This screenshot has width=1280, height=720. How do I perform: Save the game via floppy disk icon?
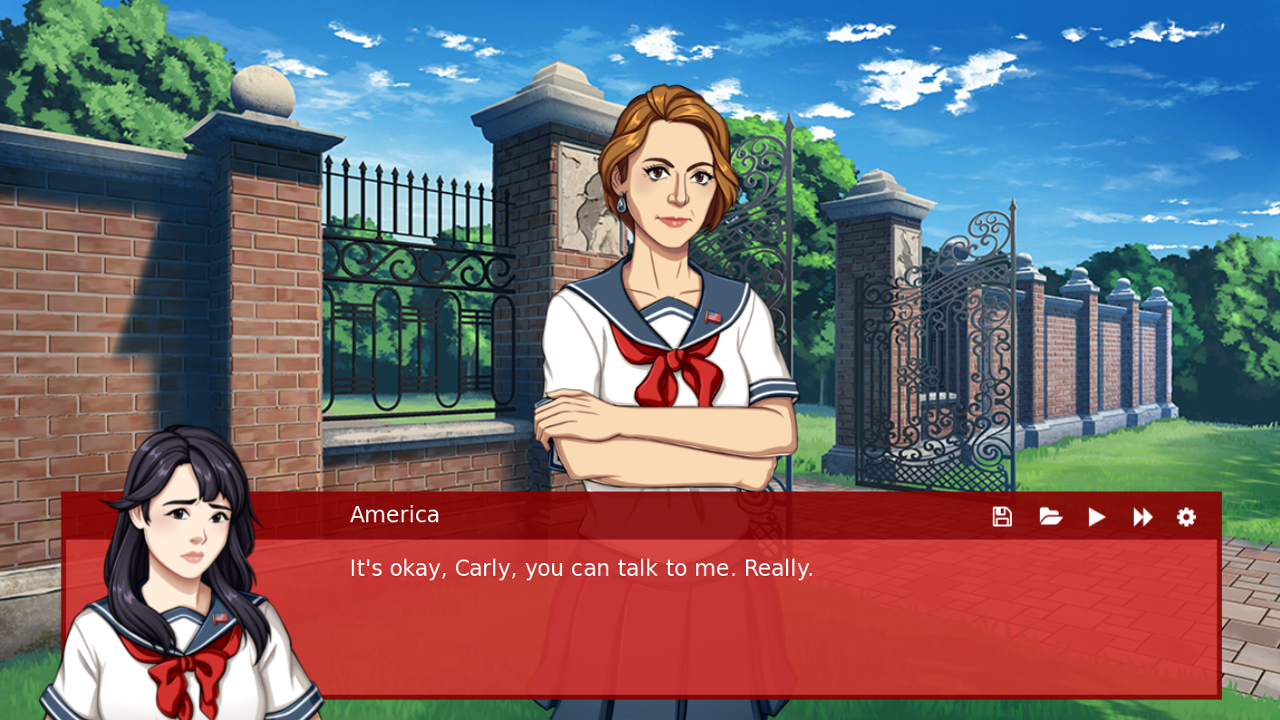[1002, 517]
